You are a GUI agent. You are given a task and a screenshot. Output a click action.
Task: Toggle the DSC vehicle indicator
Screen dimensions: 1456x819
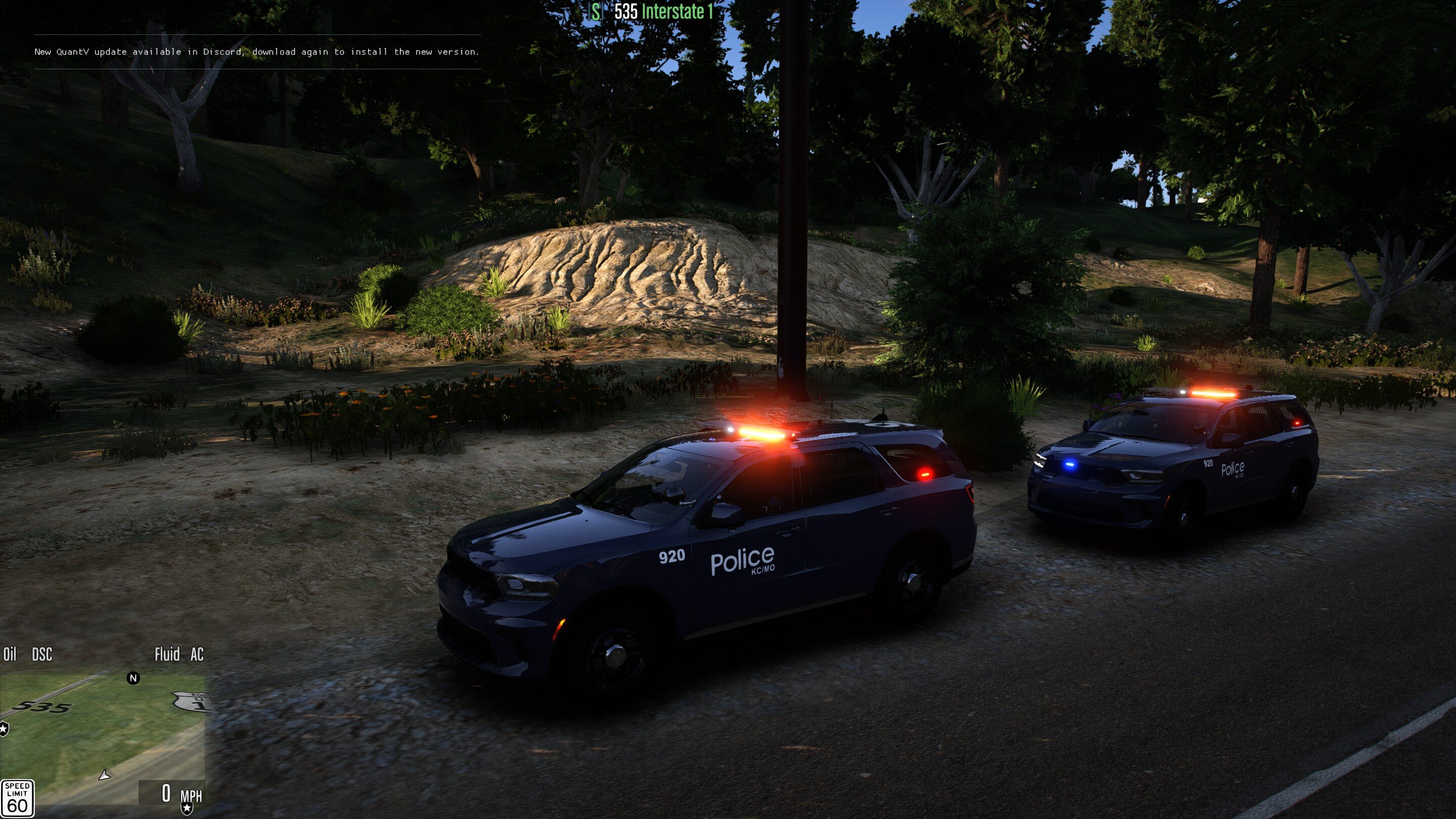tap(42, 655)
